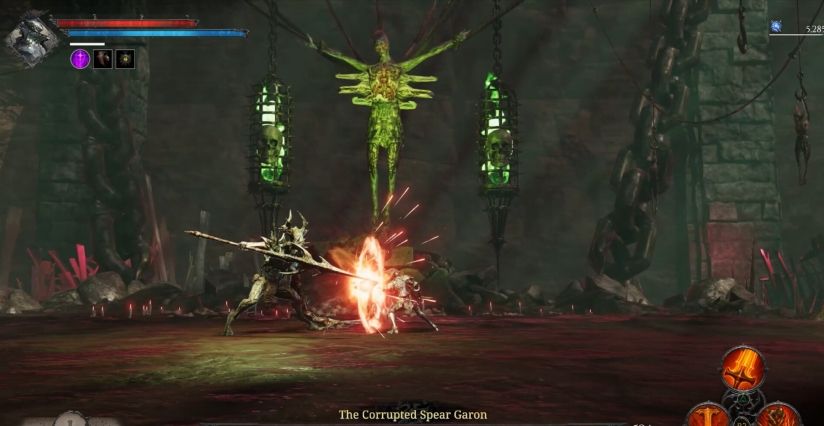Activate the red rune skill
Image resolution: width=824 pixels, height=426 pixels.
click(x=777, y=414)
